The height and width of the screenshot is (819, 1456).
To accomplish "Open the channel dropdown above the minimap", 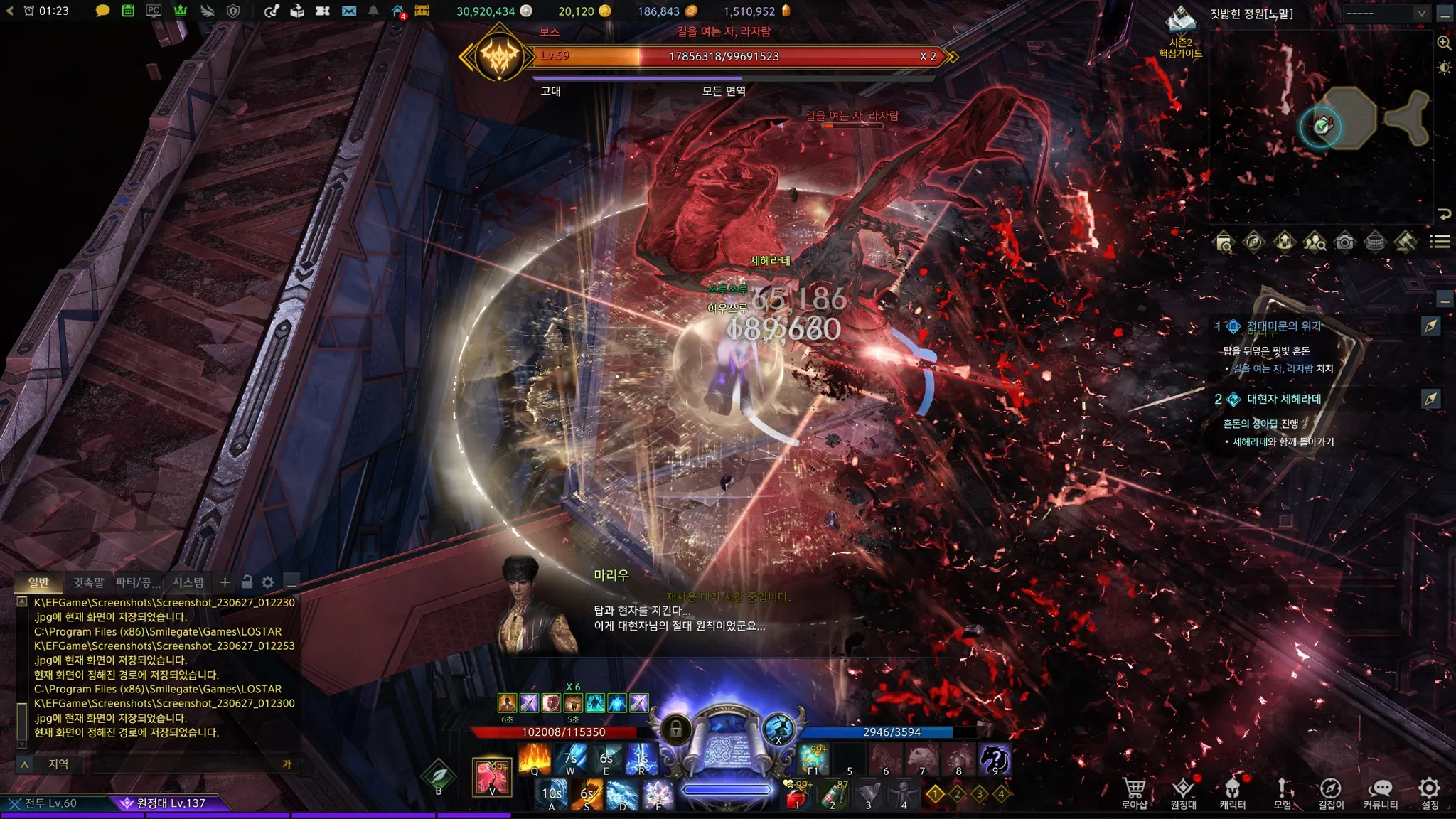I will coord(1385,14).
